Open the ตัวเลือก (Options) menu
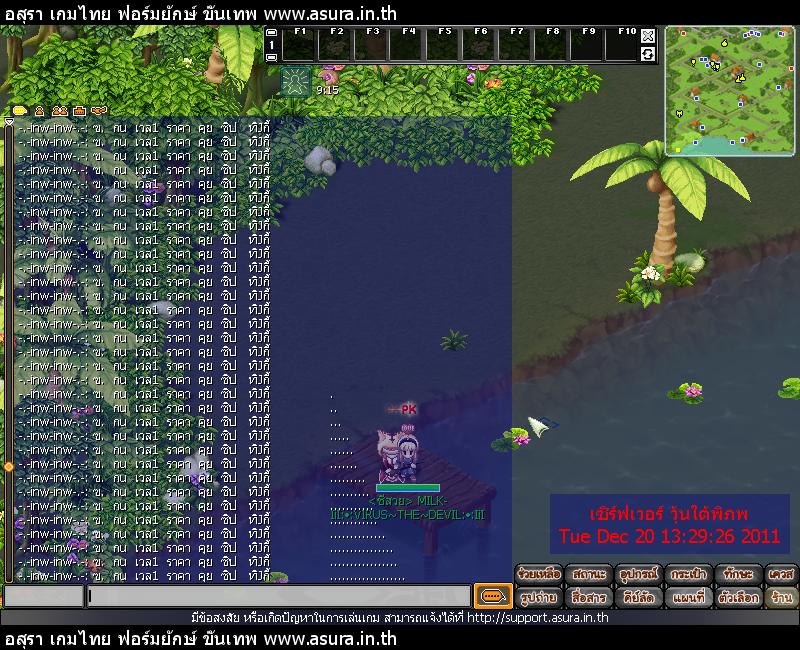This screenshot has width=800, height=650. tap(738, 597)
